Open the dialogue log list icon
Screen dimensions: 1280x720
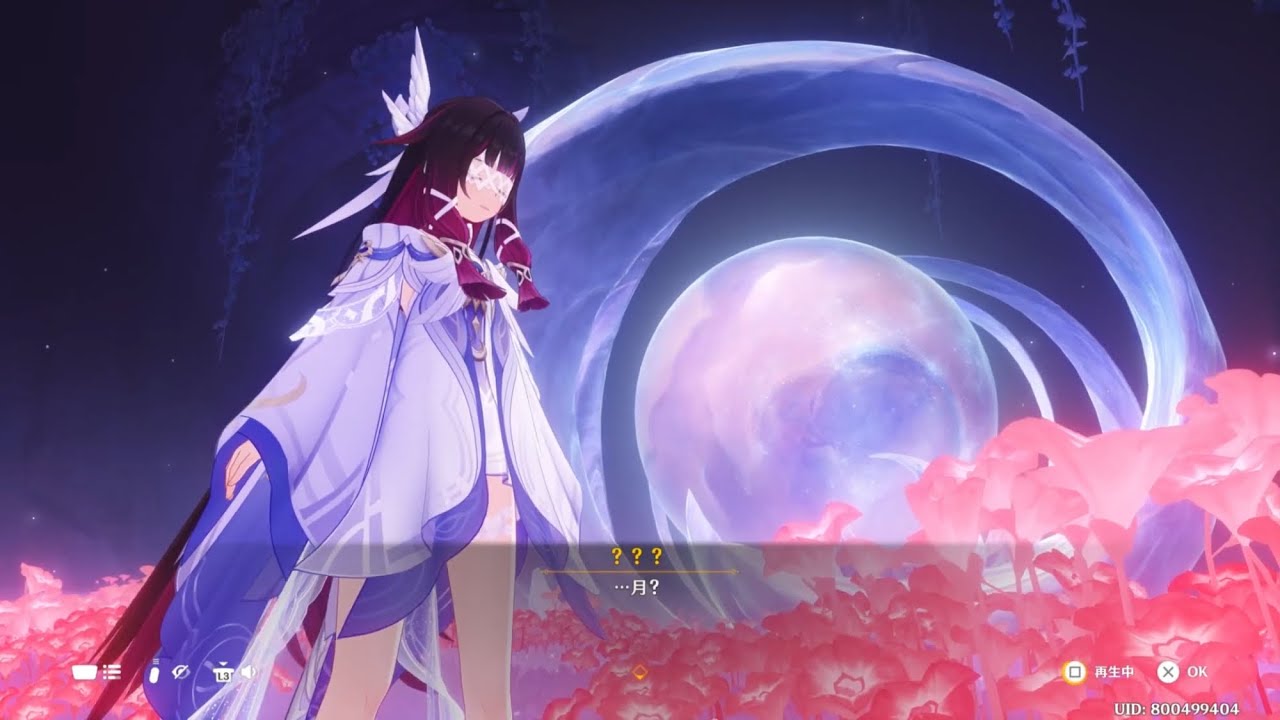111,672
